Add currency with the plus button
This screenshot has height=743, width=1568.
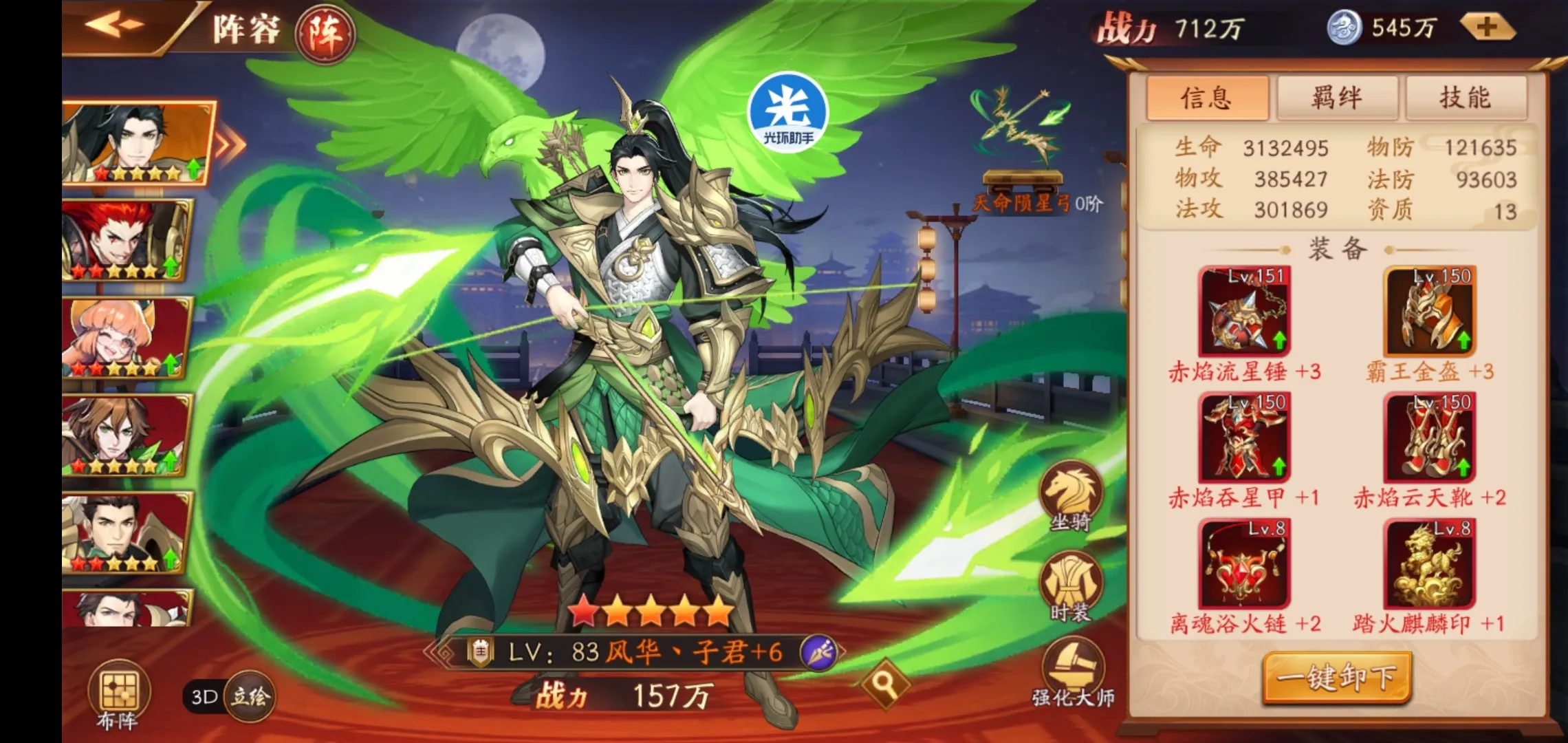pos(1487,28)
